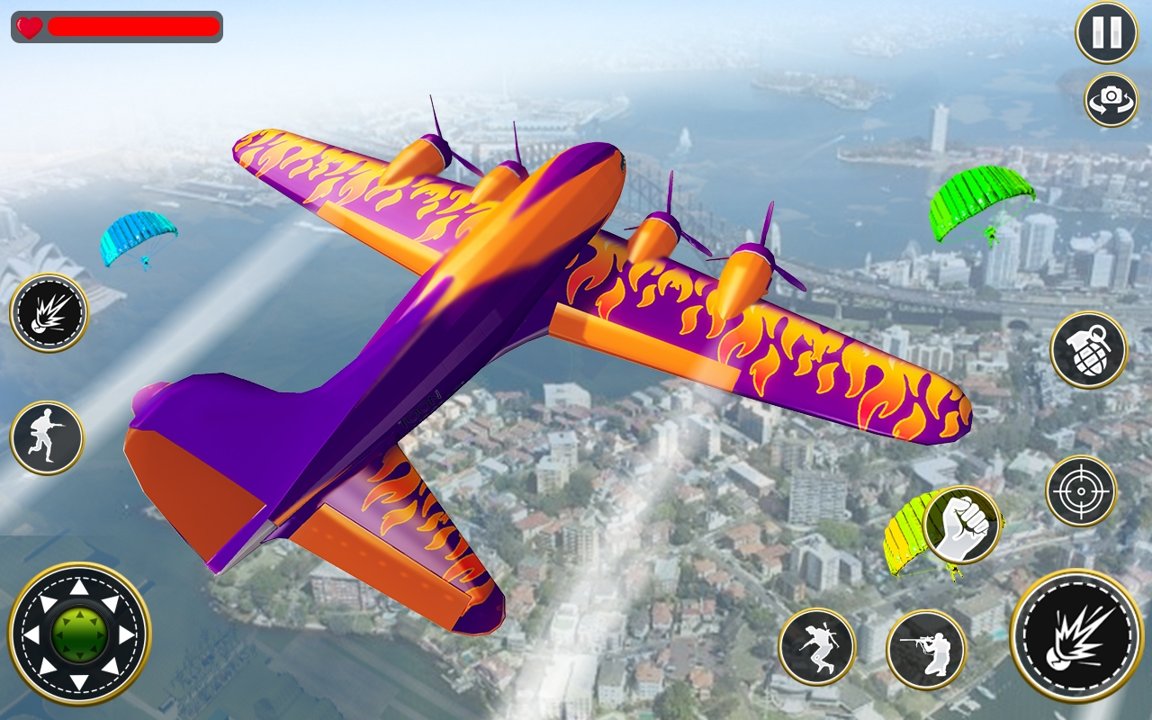1152x720 pixels.
Task: Click the green movement joystick
Action: click(79, 634)
